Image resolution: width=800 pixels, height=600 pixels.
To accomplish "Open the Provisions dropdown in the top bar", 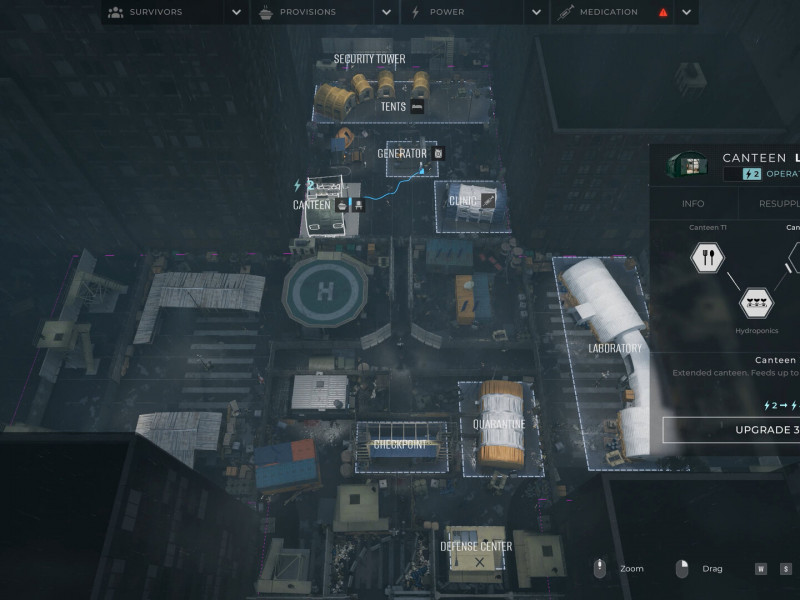I will [386, 12].
